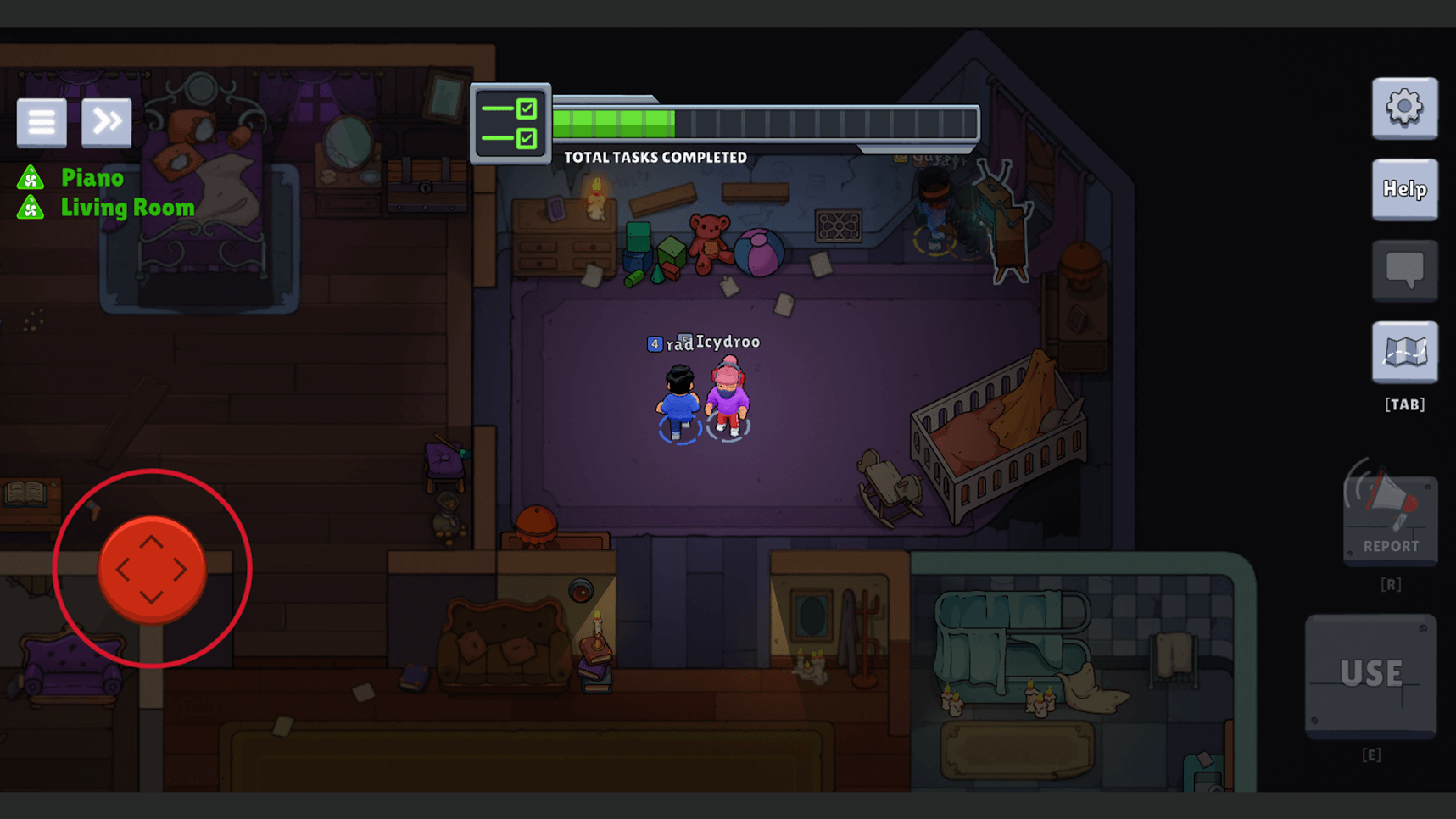Open the Help panel
Image resolution: width=1456 pixels, height=819 pixels.
point(1404,189)
